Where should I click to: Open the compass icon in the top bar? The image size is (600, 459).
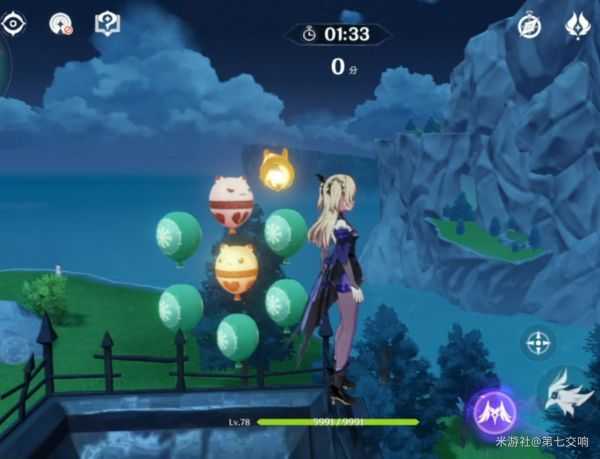point(529,27)
